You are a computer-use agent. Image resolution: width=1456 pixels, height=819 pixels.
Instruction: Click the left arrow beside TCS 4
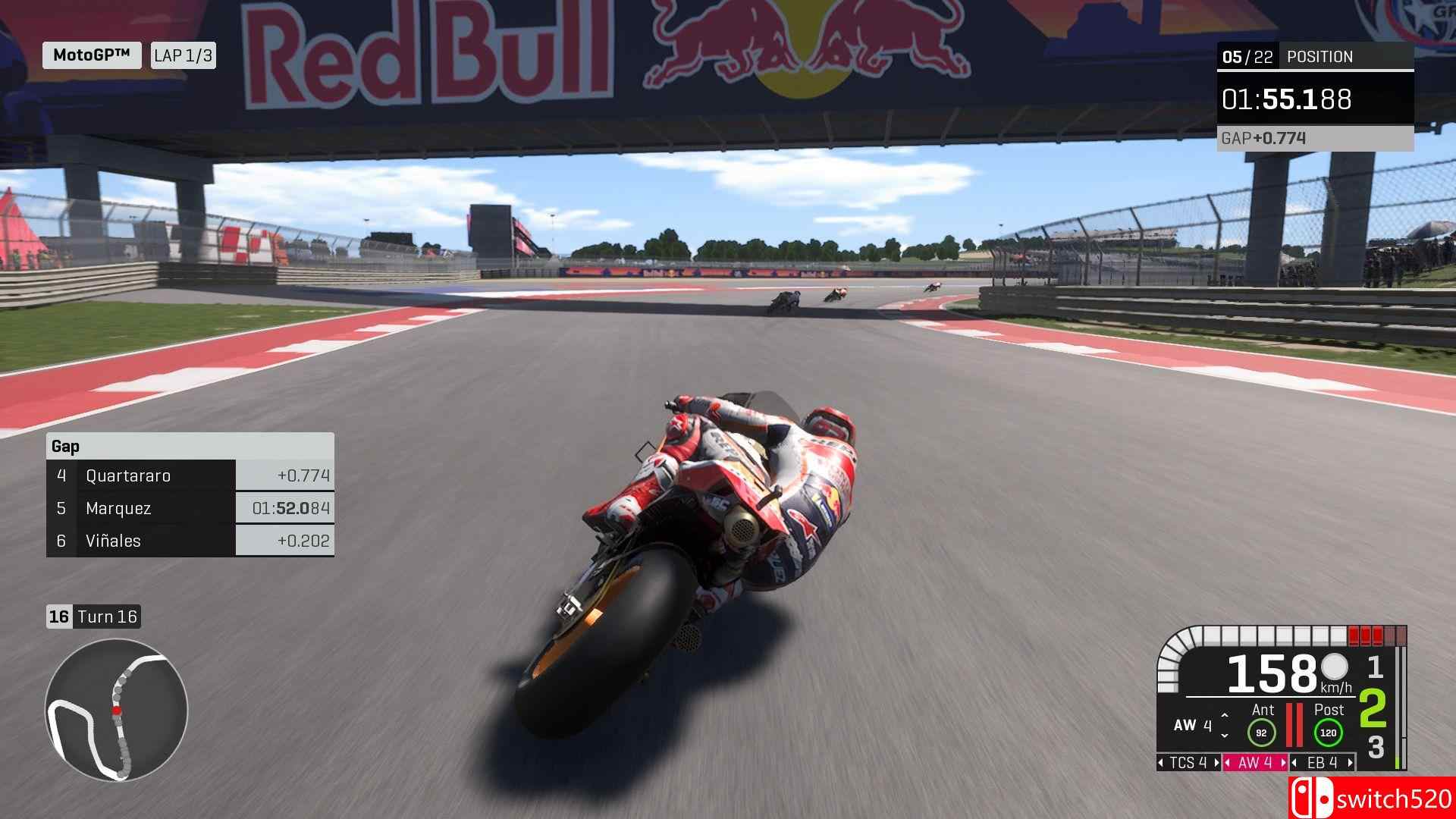[x=1161, y=762]
